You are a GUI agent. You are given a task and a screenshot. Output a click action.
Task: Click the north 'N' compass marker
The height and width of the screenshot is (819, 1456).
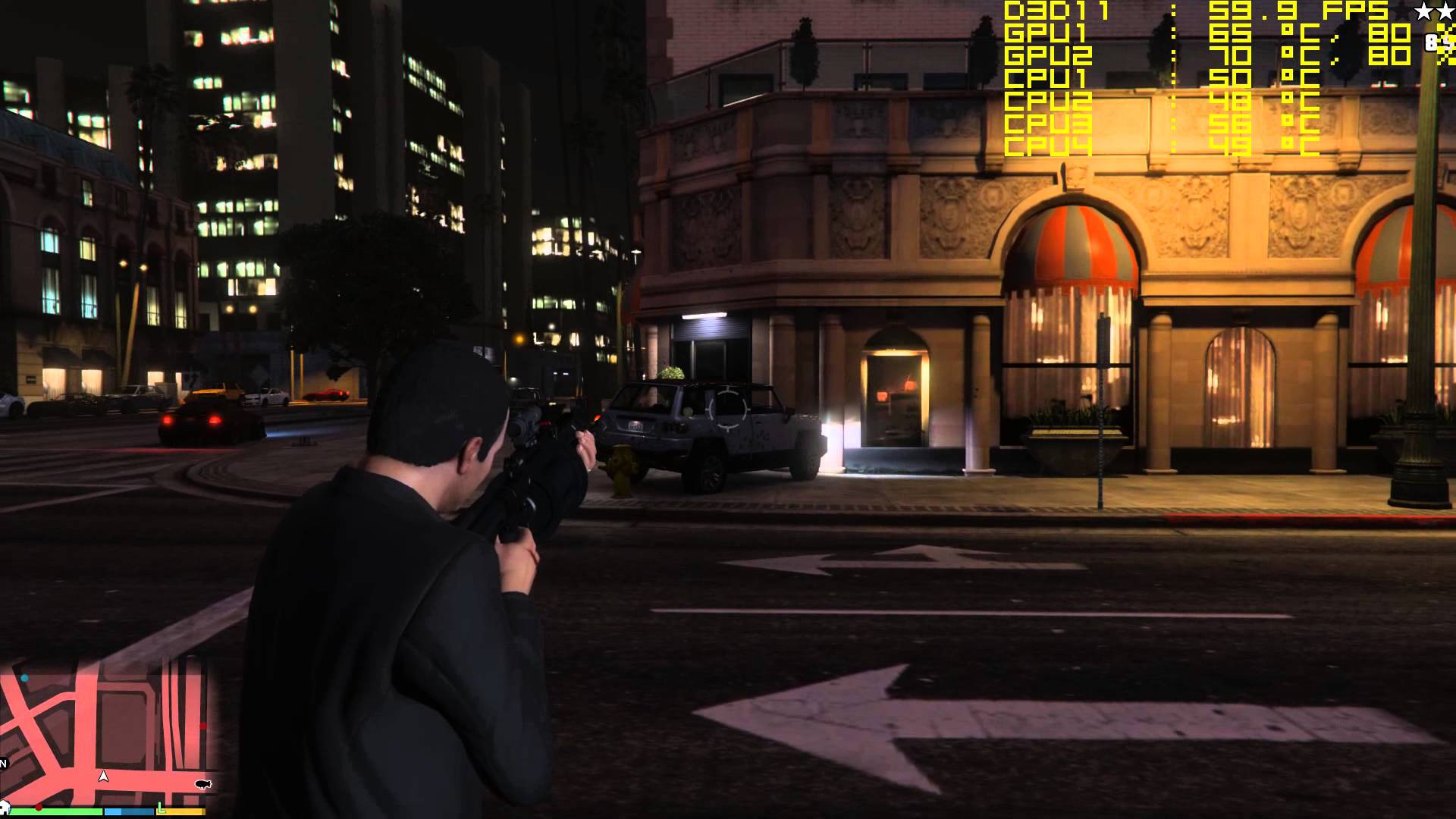[4, 763]
